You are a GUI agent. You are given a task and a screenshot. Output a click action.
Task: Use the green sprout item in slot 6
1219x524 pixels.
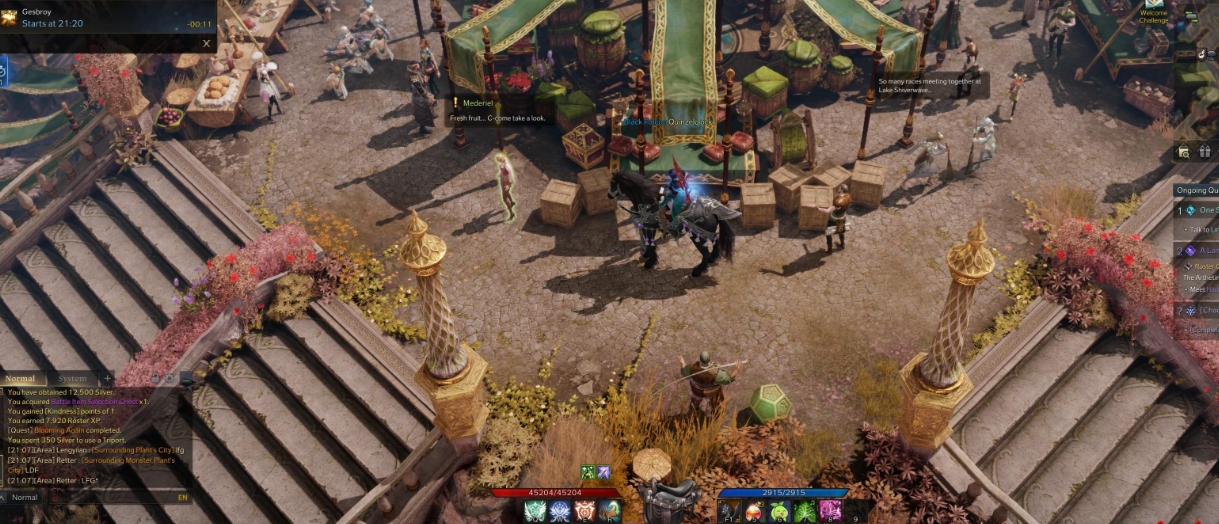779,512
